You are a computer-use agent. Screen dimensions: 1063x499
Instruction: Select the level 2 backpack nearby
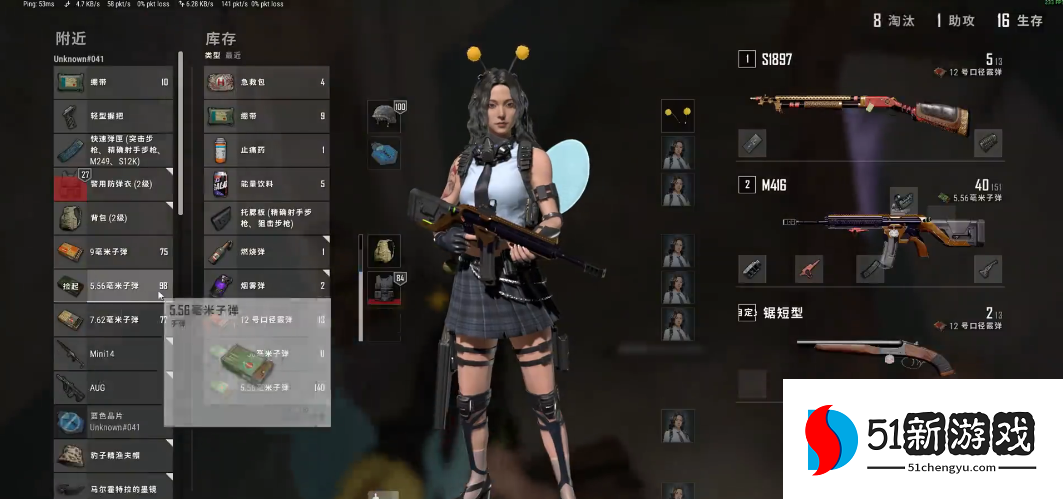click(112, 218)
